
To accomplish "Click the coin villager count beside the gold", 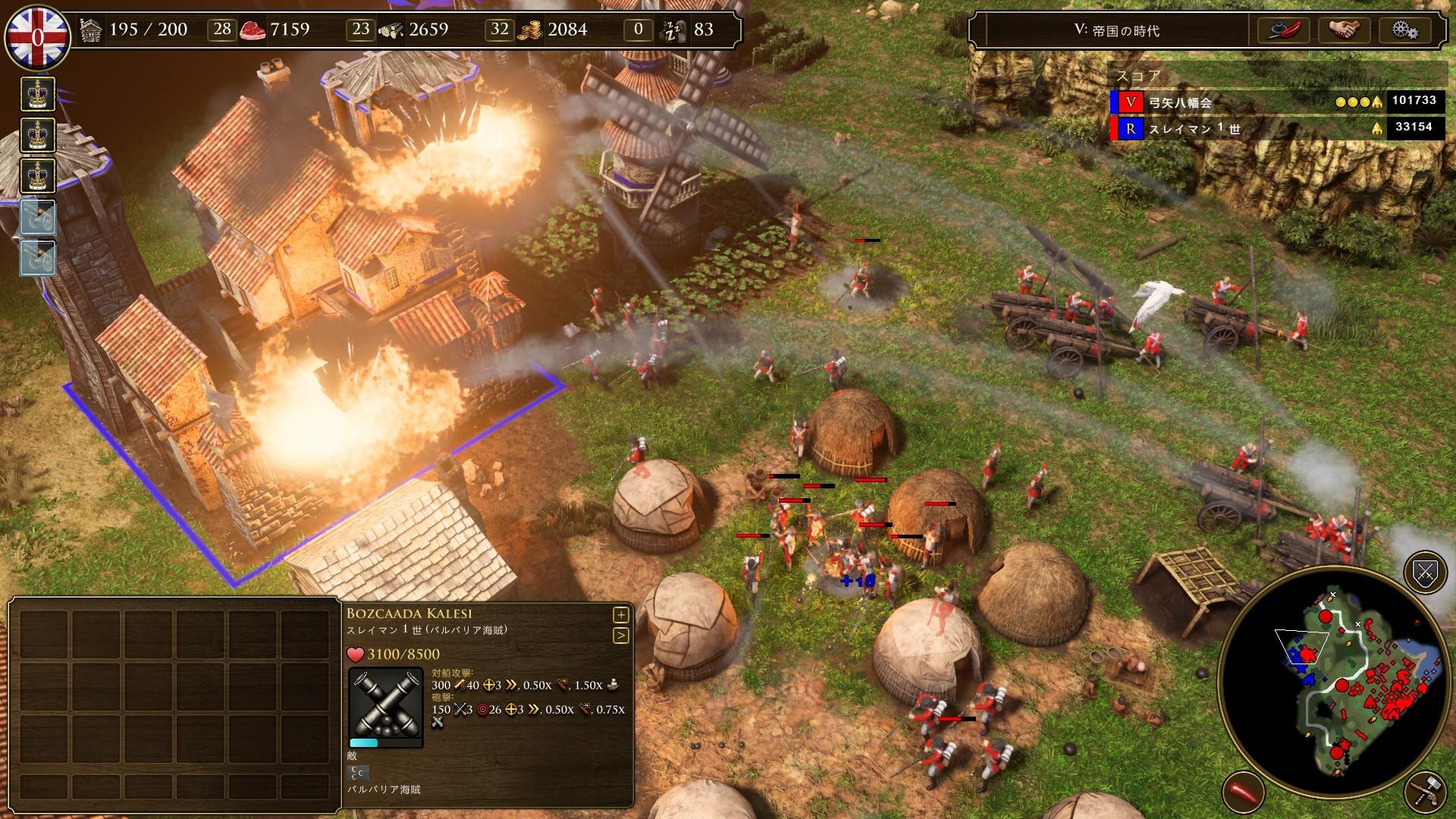I will [500, 30].
